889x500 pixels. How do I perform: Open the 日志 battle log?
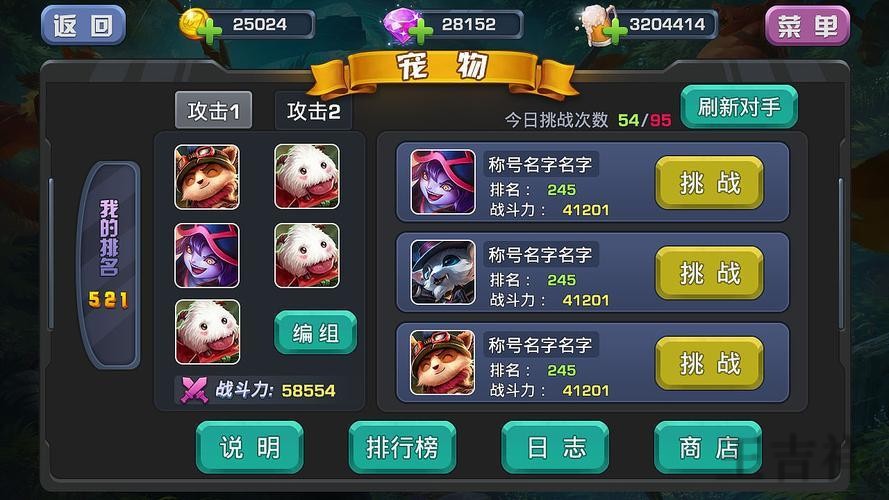(x=554, y=447)
